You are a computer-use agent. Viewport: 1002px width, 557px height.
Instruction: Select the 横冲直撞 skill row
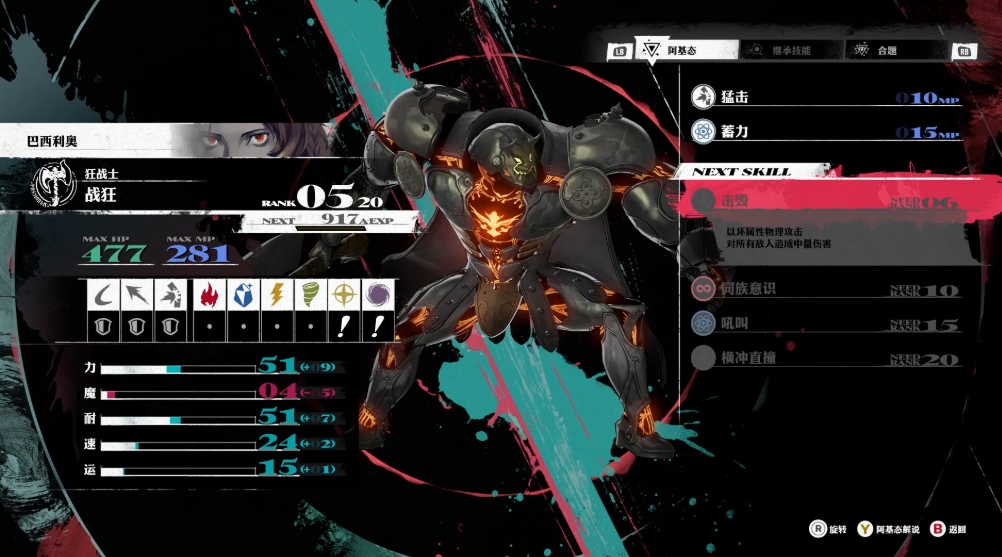(825, 358)
